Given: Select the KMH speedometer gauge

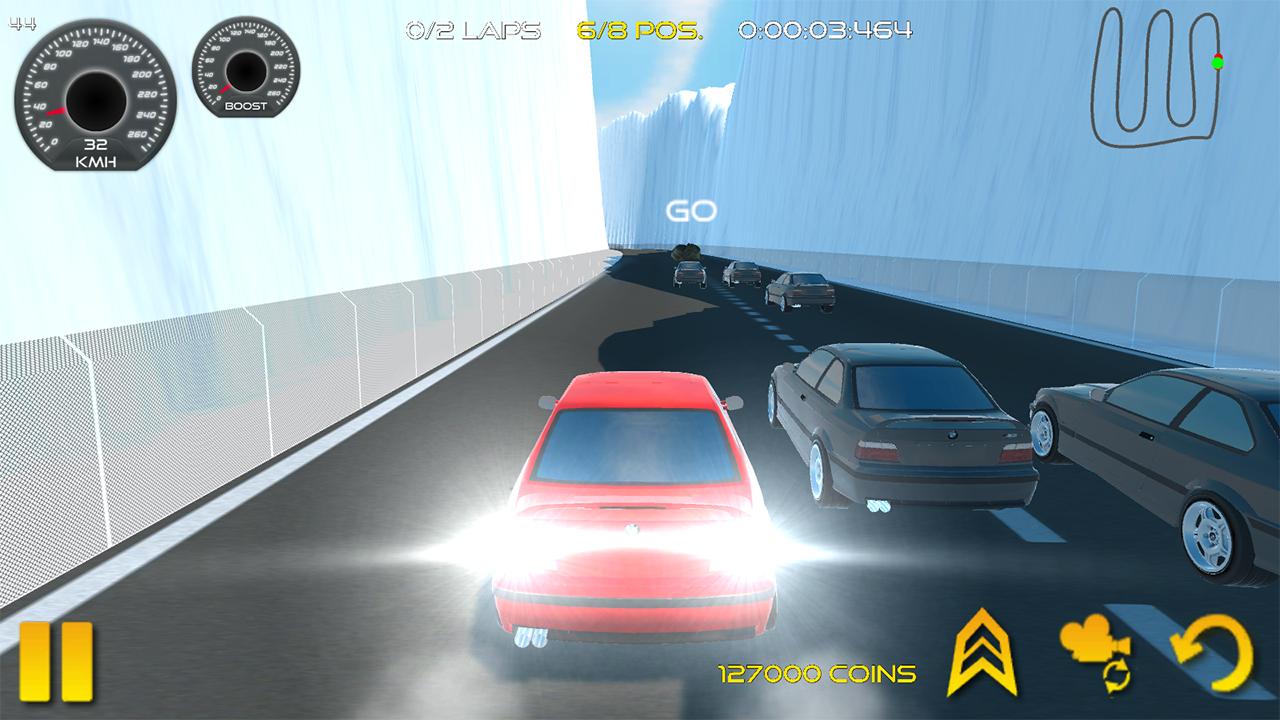Looking at the screenshot, I should 95,95.
